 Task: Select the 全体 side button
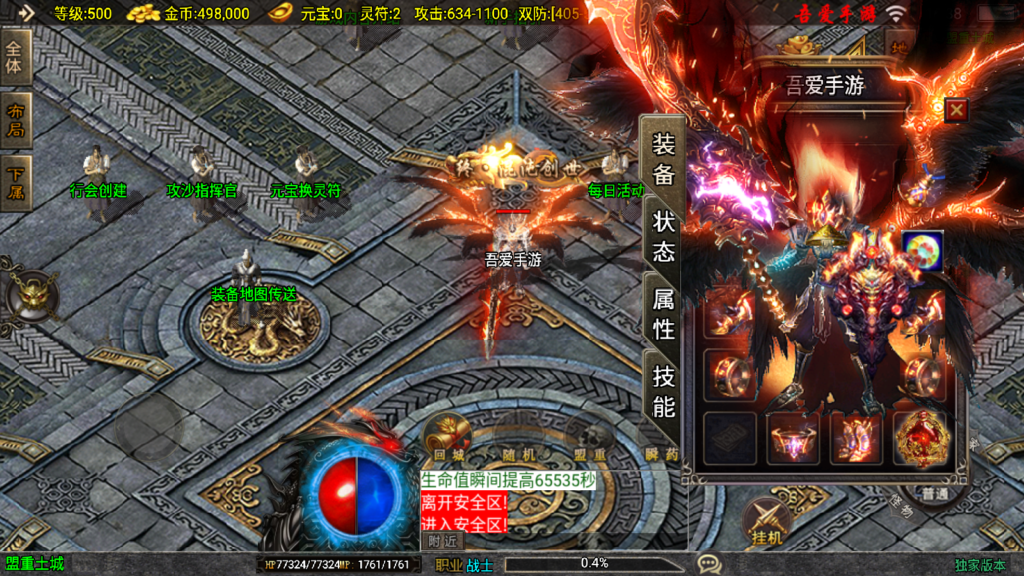tap(16, 58)
